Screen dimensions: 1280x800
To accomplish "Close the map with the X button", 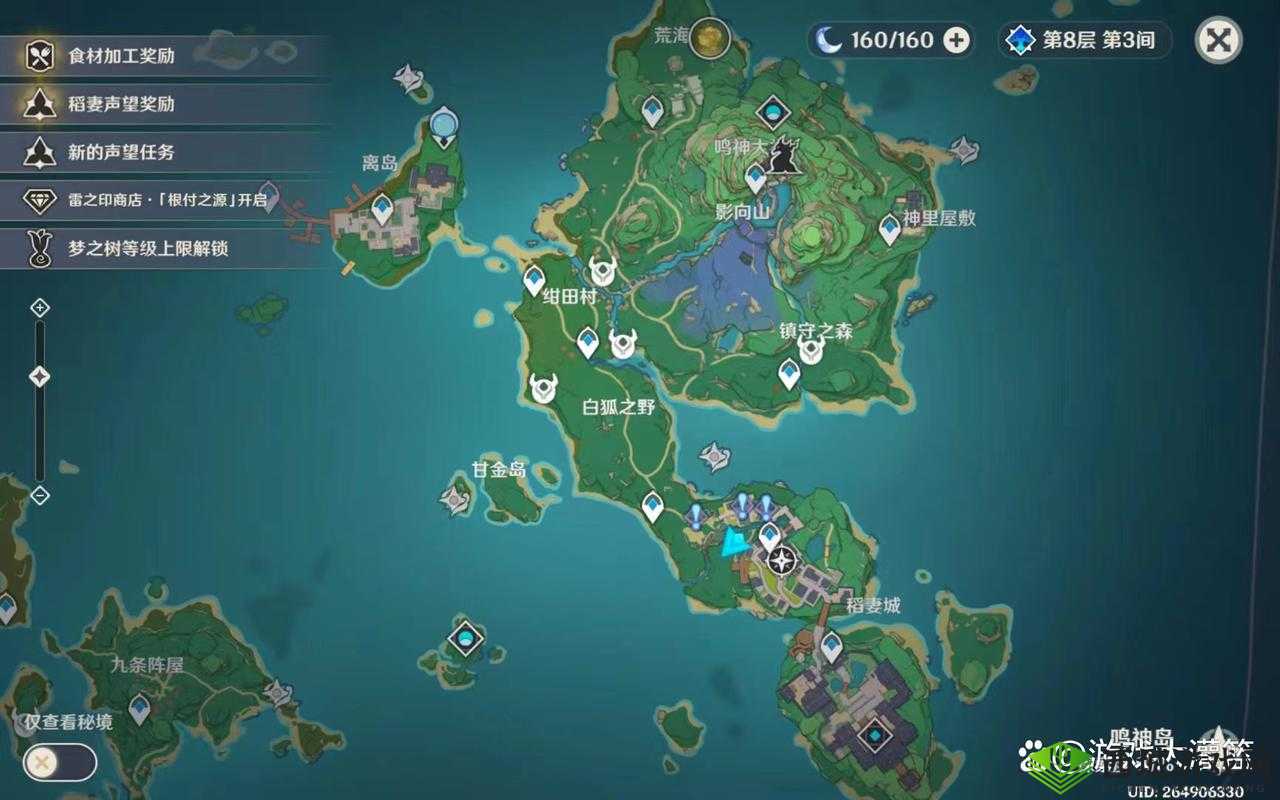I will pyautogui.click(x=1219, y=41).
